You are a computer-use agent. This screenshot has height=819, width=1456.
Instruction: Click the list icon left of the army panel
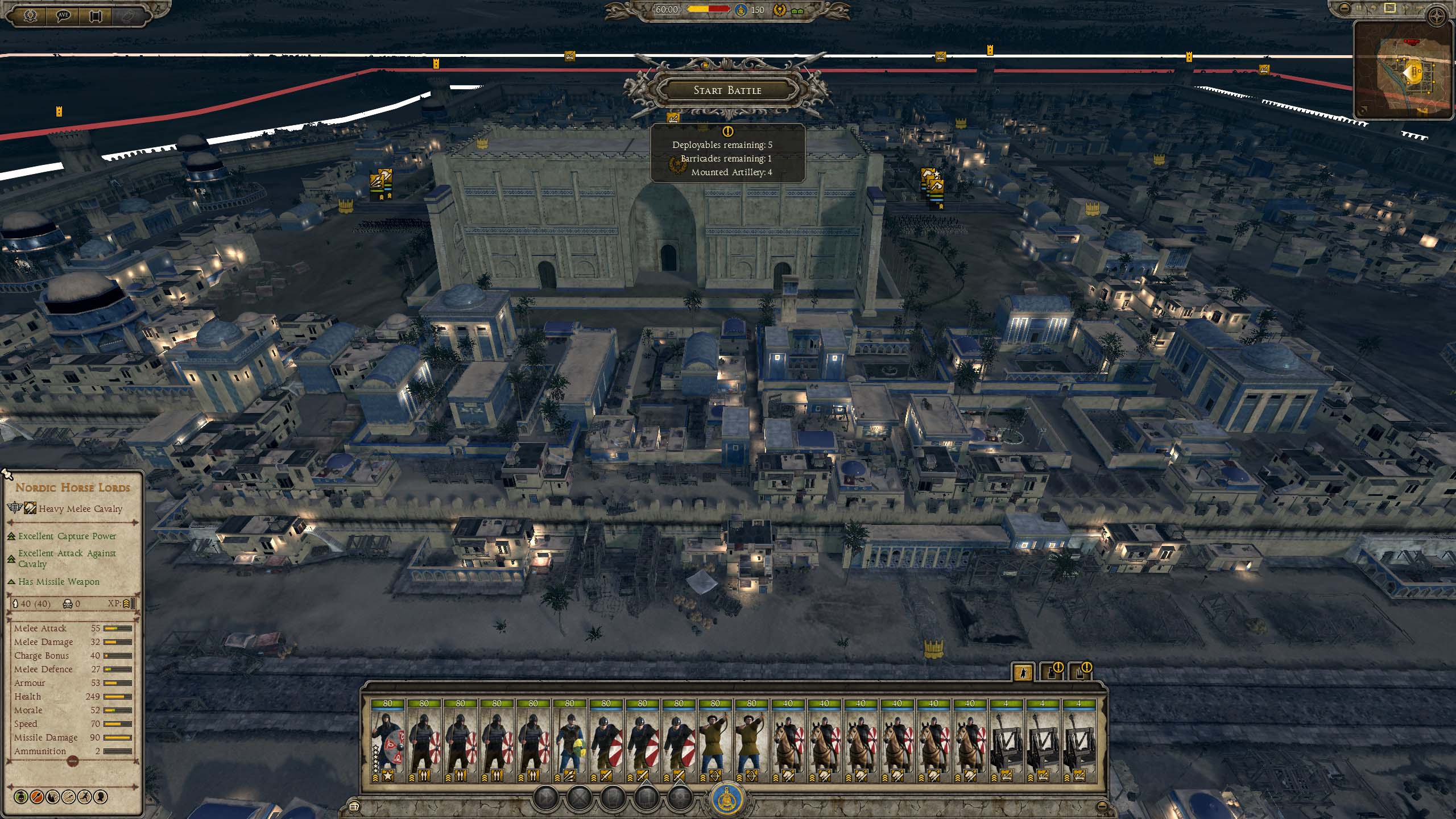[x=354, y=806]
